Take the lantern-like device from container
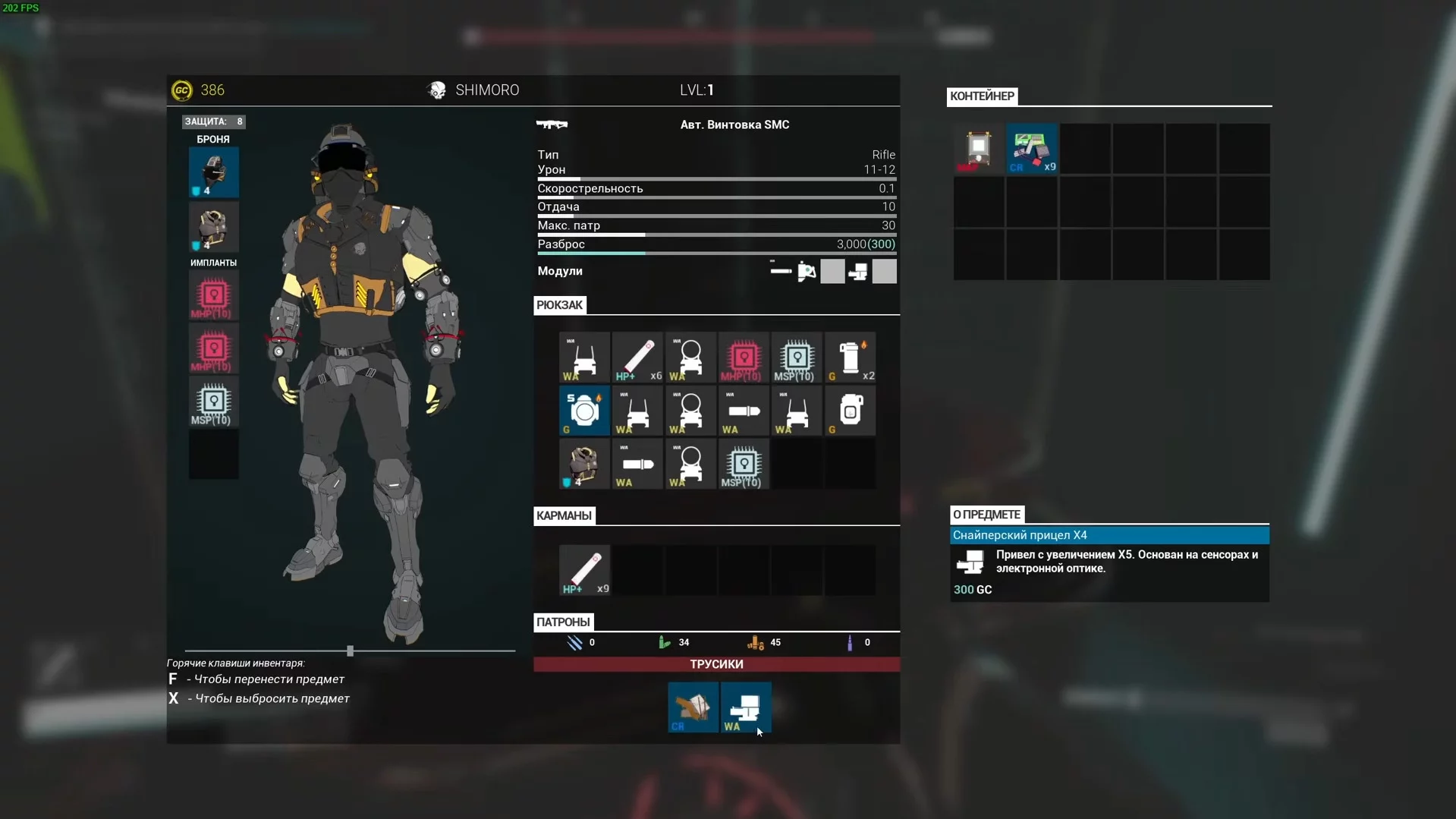This screenshot has height=819, width=1456. [x=979, y=149]
